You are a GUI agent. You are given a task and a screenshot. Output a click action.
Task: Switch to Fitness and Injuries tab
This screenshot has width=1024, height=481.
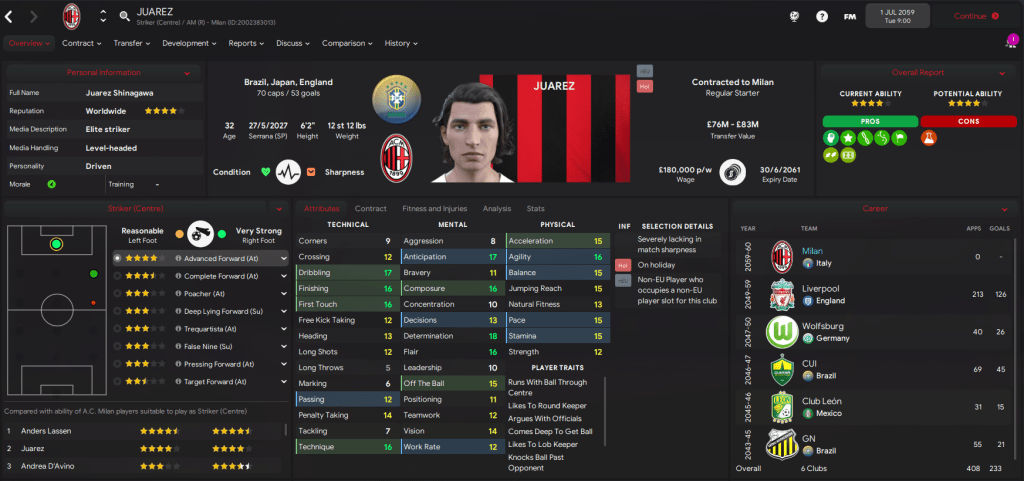pos(434,208)
